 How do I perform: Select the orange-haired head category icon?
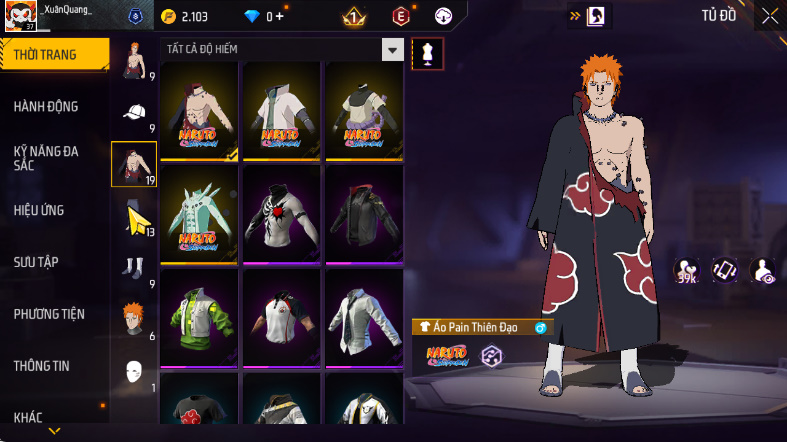[134, 319]
